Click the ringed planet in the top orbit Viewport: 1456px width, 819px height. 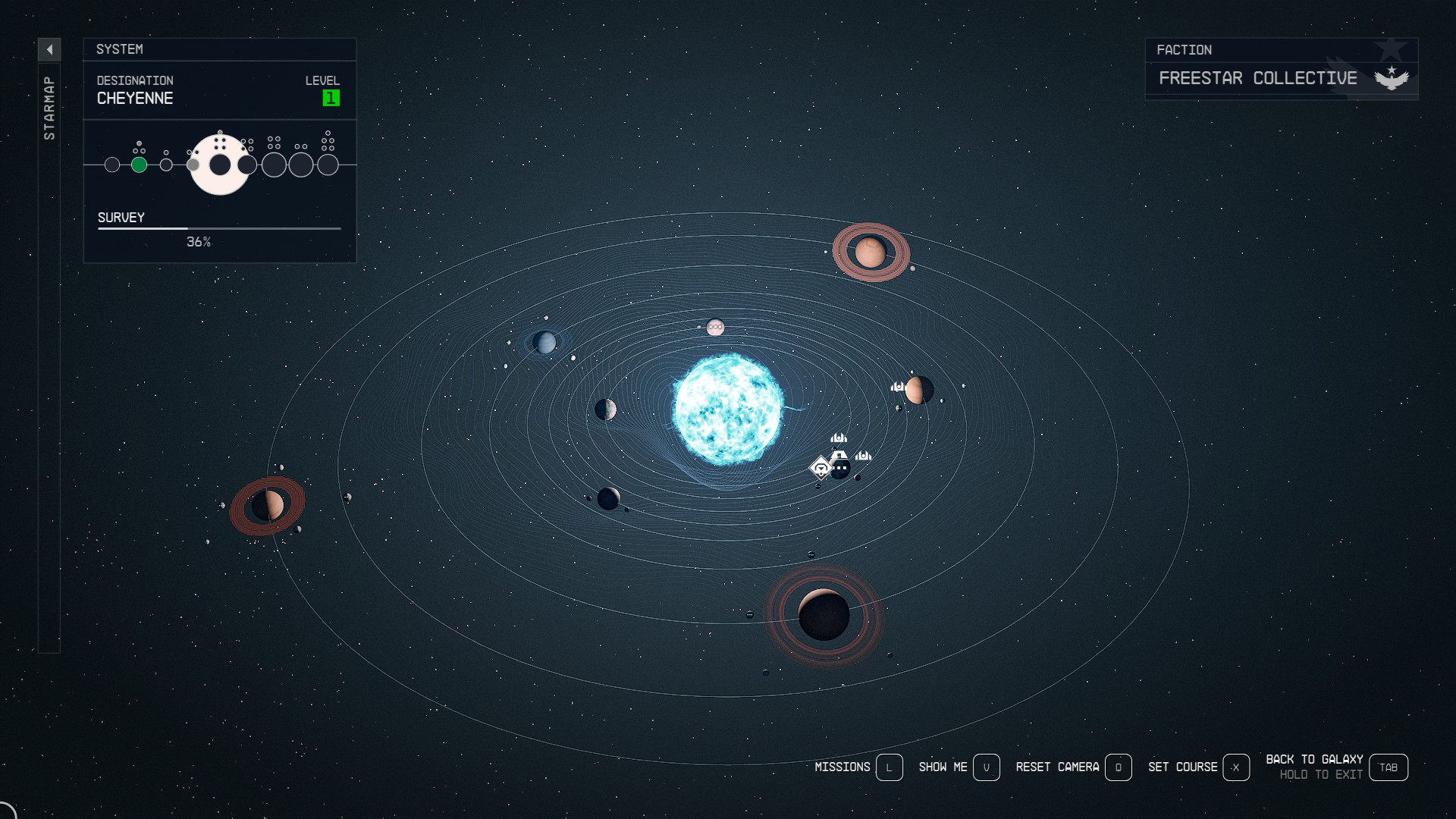871,251
